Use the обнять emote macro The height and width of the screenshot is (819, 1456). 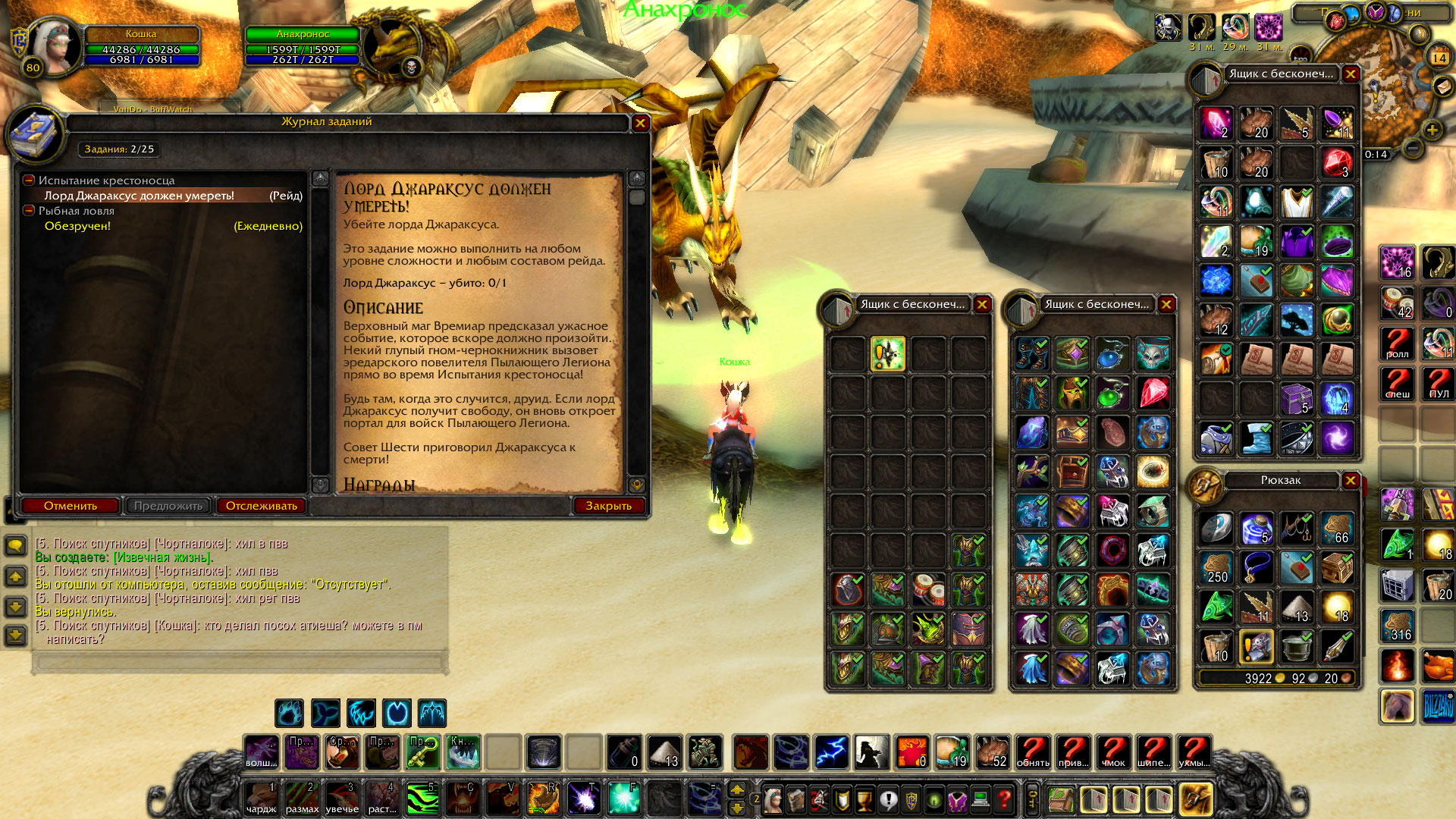click(1033, 752)
